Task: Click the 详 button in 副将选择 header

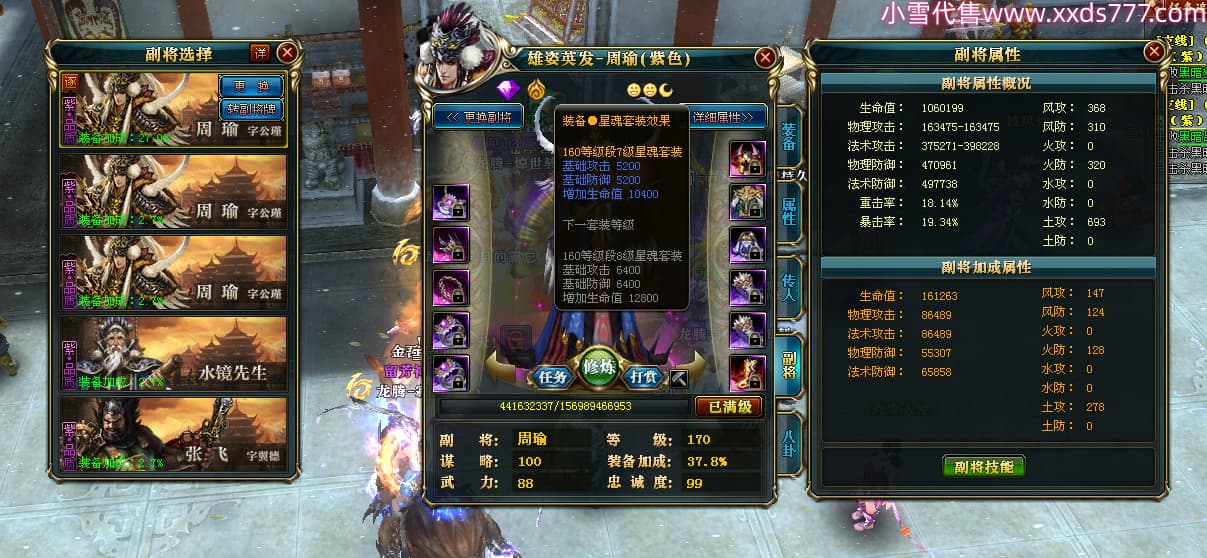Action: tap(260, 53)
